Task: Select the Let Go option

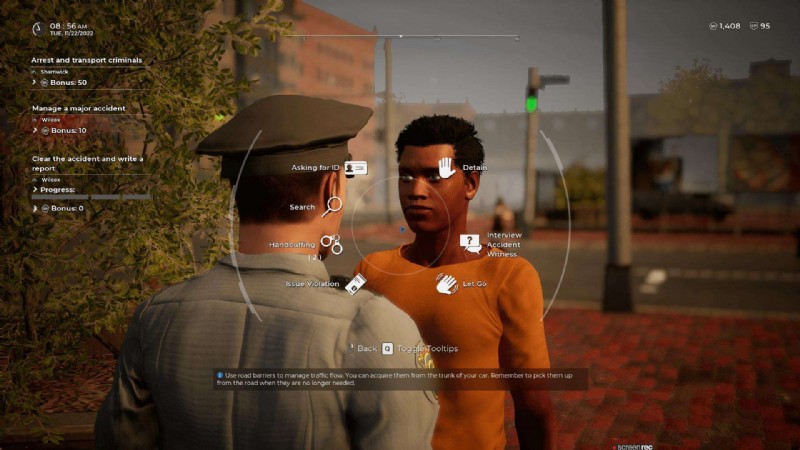Action: pos(446,284)
